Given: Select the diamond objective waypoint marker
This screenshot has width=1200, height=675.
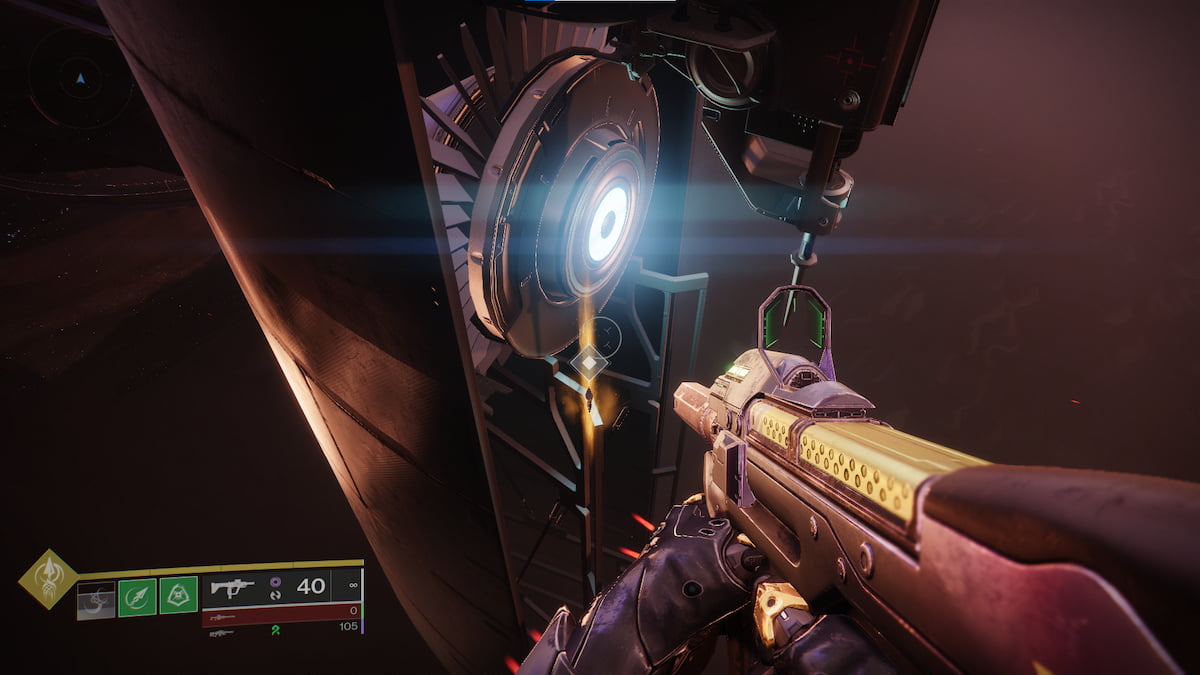Looking at the screenshot, I should pyautogui.click(x=590, y=363).
